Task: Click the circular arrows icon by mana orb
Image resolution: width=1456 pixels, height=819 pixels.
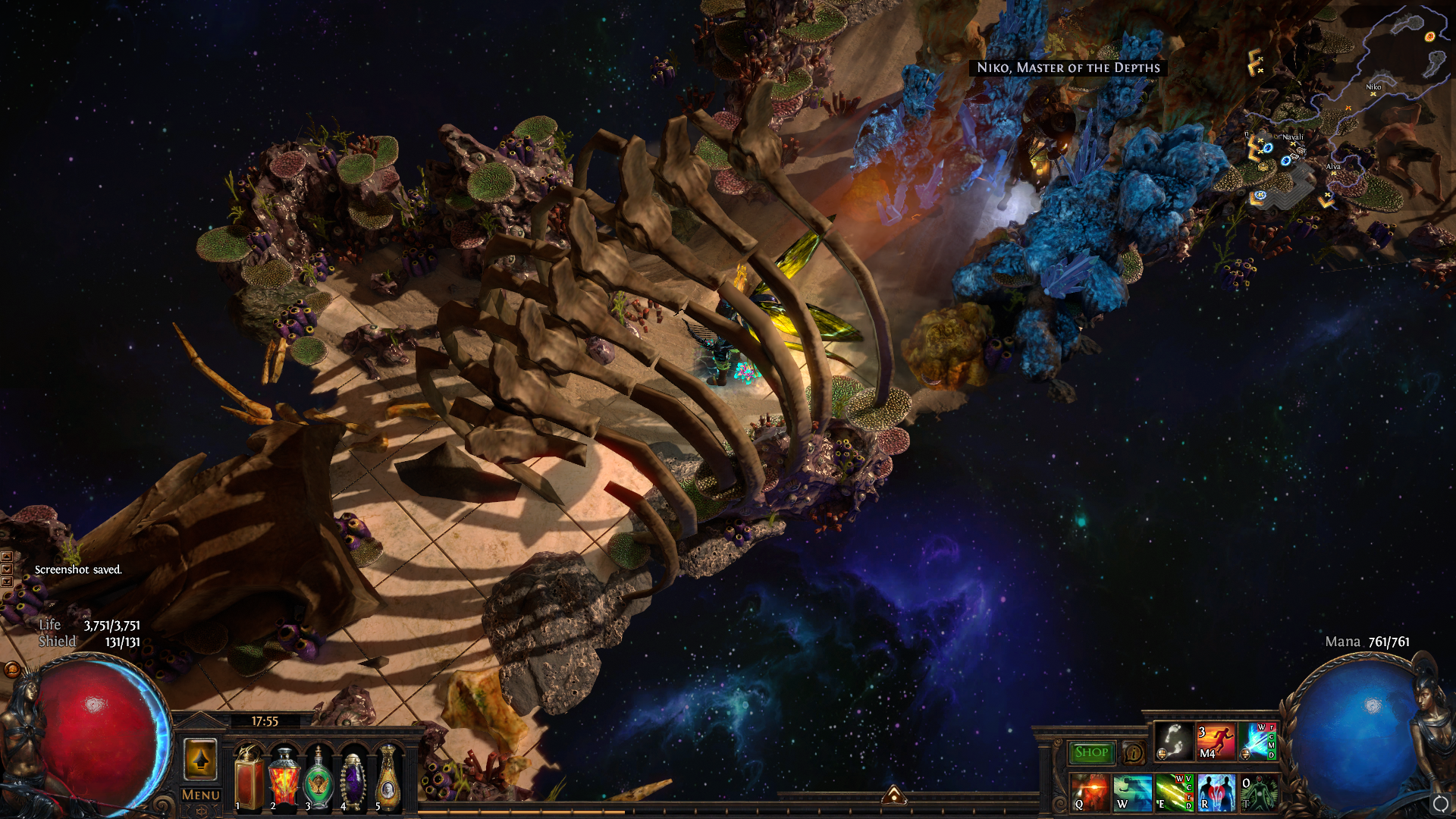Action: [1439, 804]
